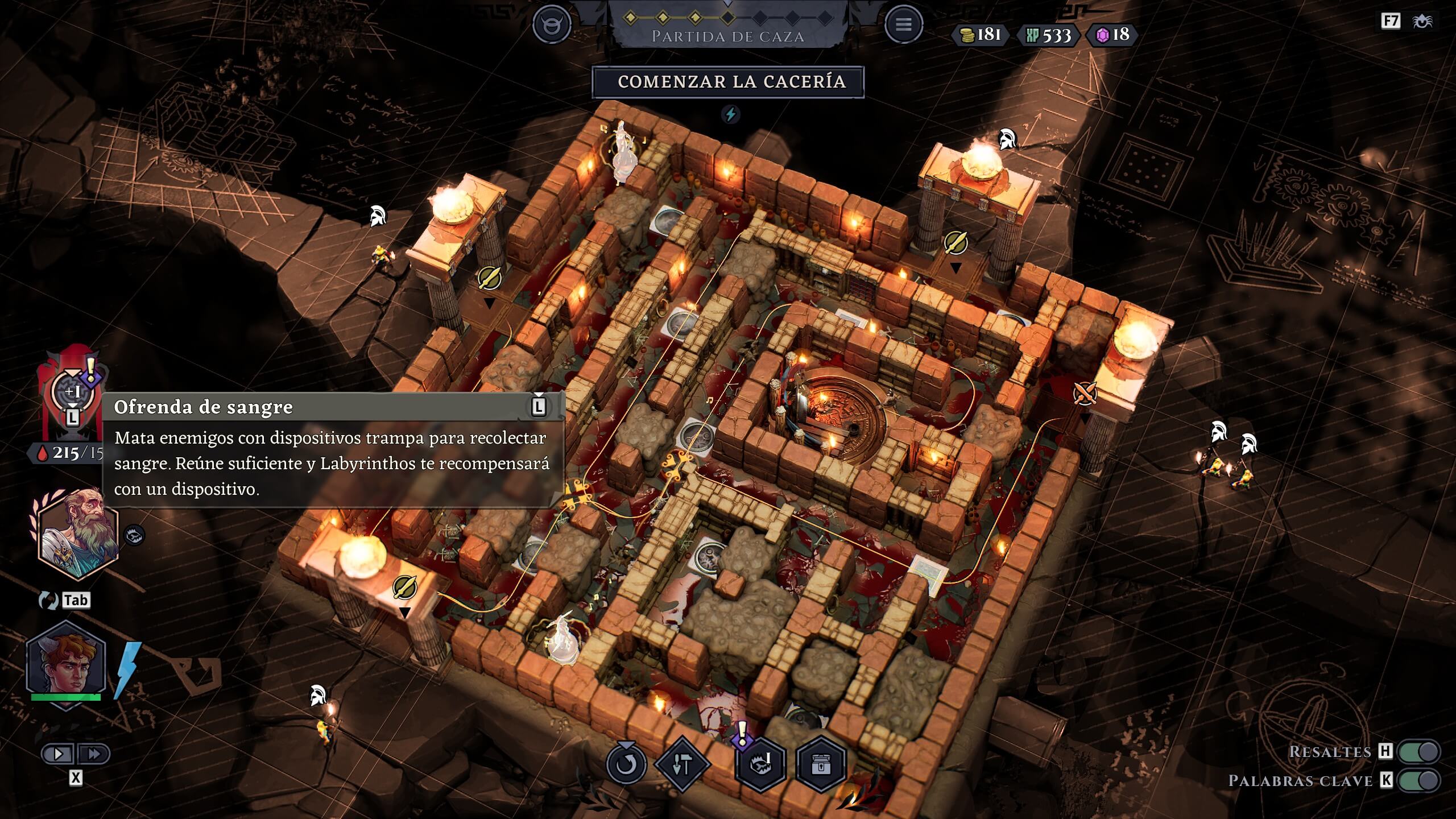
Task: Open the trap devices hexagon button
Action: click(760, 765)
